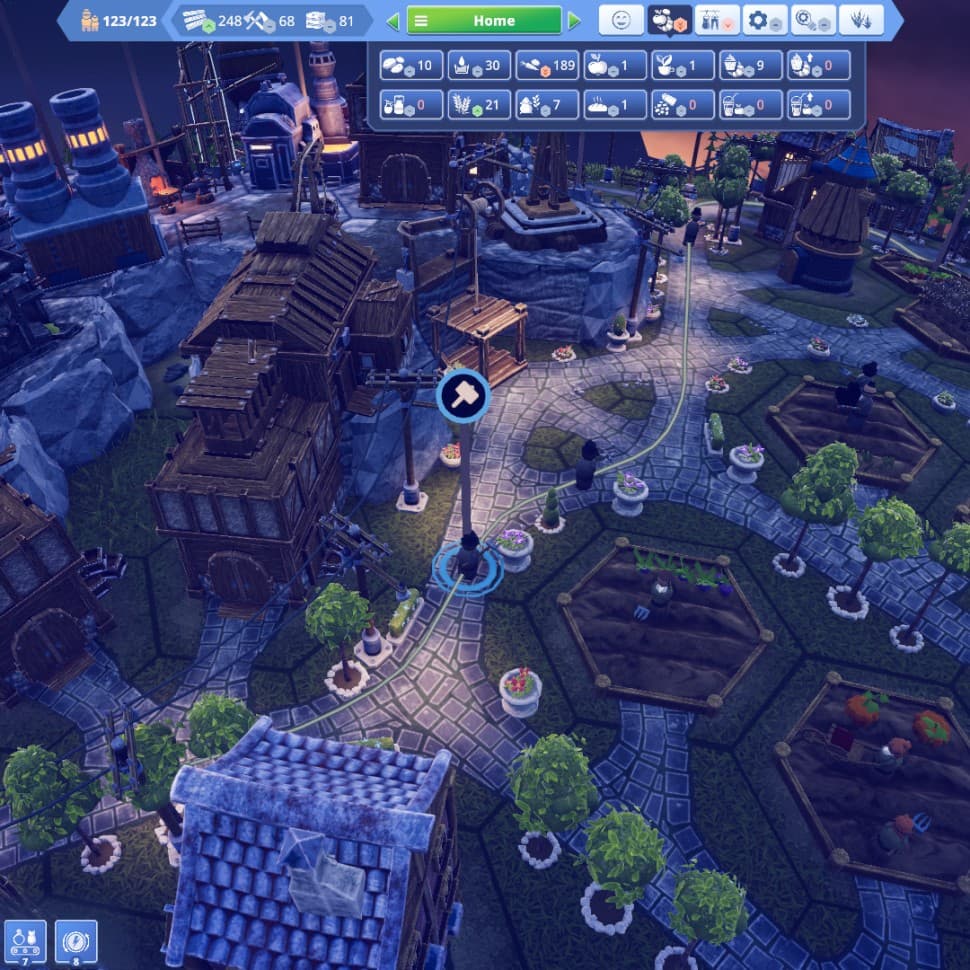
Task: Open the double gears resources tab
Action: click(x=813, y=20)
